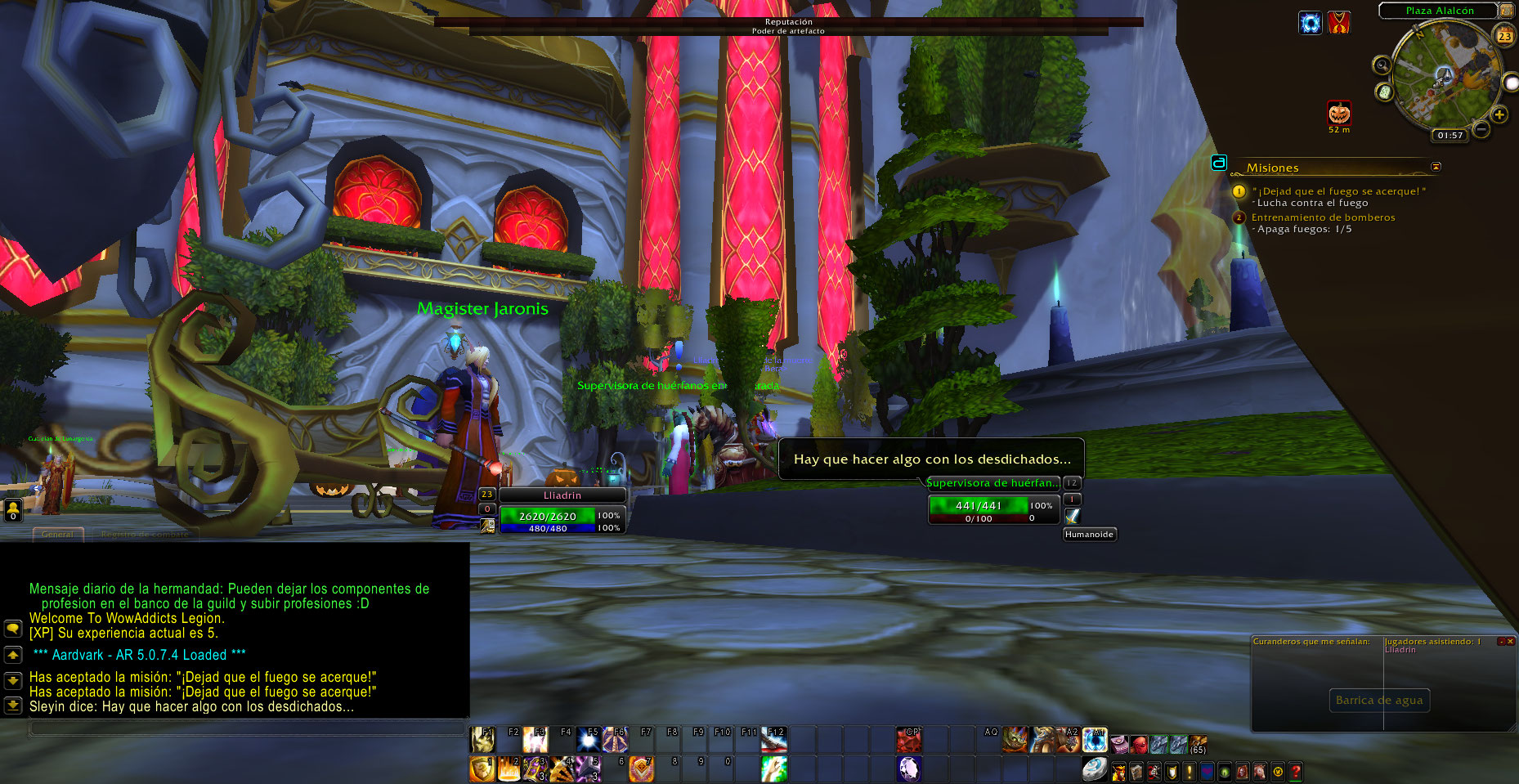Zoom in the minimap with the plus button

click(x=1499, y=114)
